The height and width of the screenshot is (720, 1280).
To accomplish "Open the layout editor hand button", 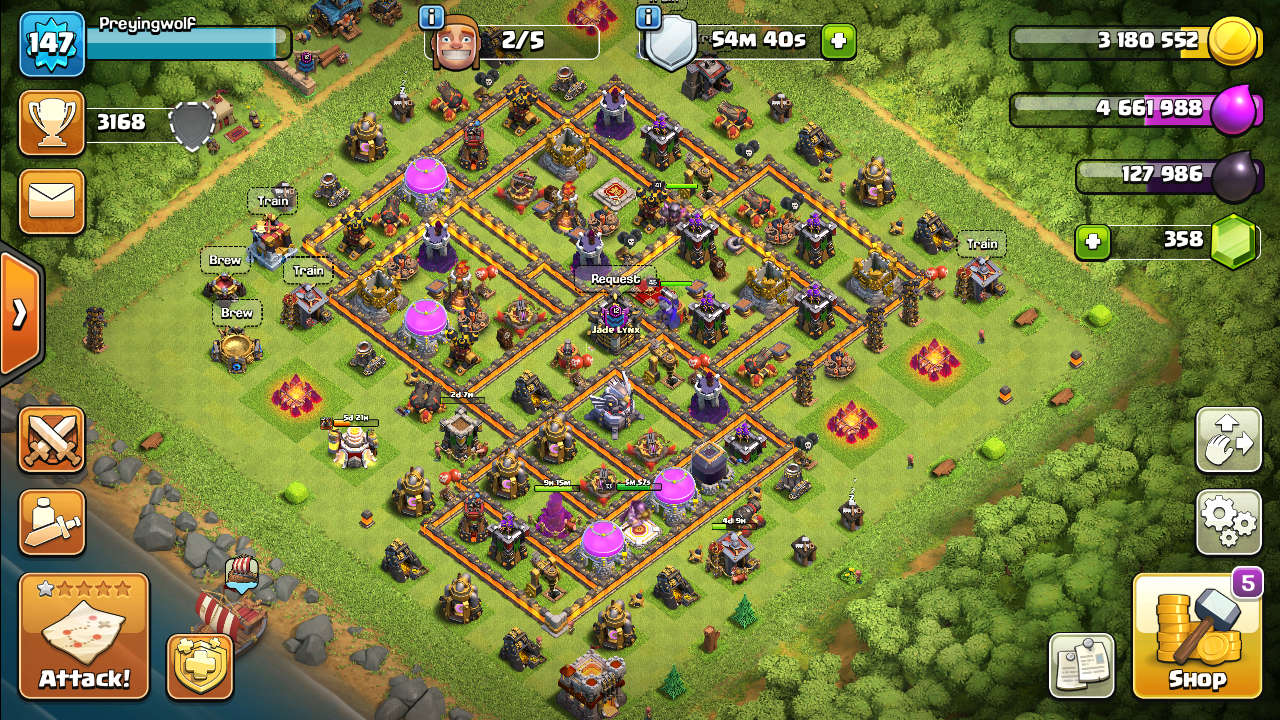I will 1228,439.
